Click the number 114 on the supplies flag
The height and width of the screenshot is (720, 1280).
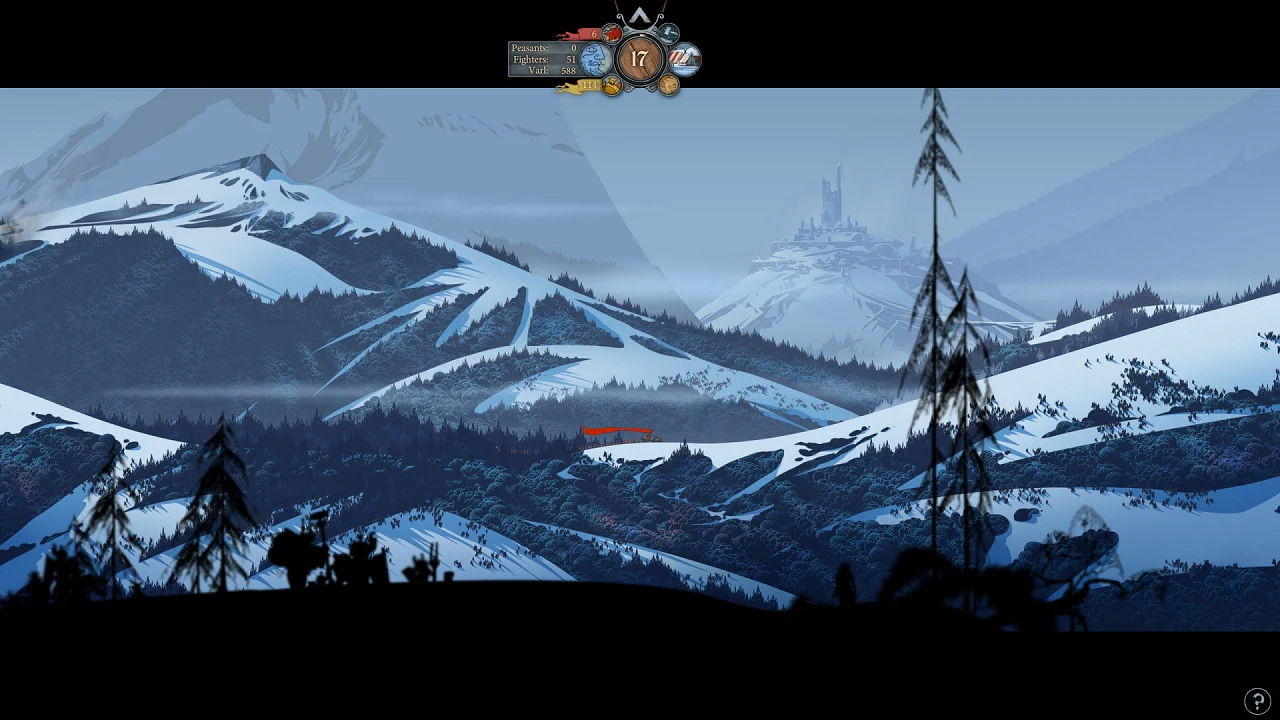point(590,85)
